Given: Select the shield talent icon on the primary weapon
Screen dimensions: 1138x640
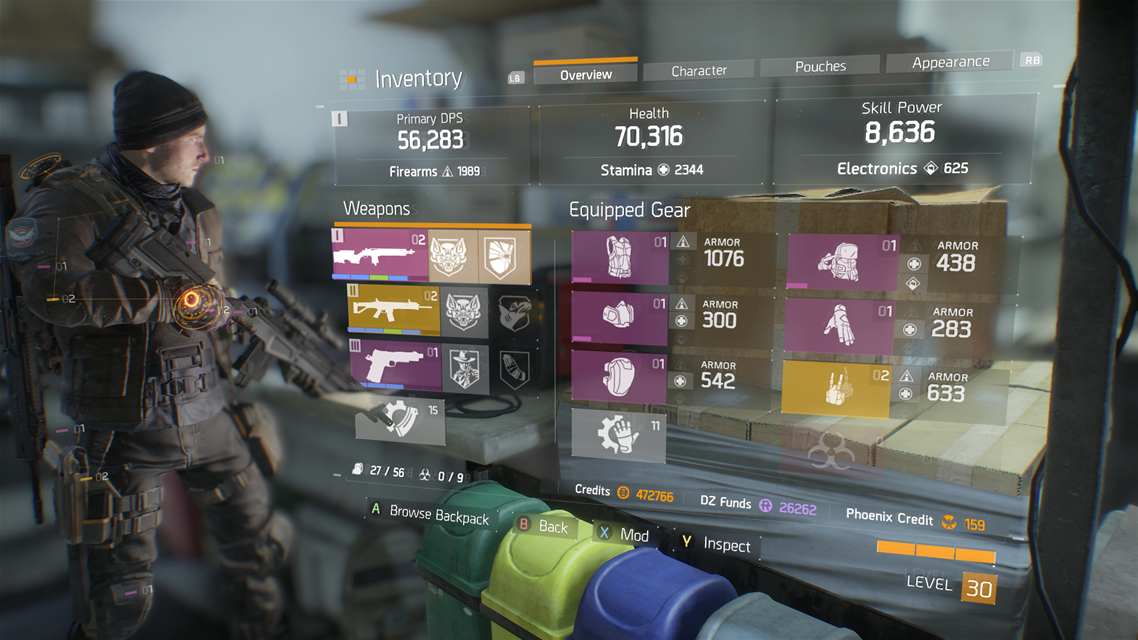Looking at the screenshot, I should tap(503, 255).
